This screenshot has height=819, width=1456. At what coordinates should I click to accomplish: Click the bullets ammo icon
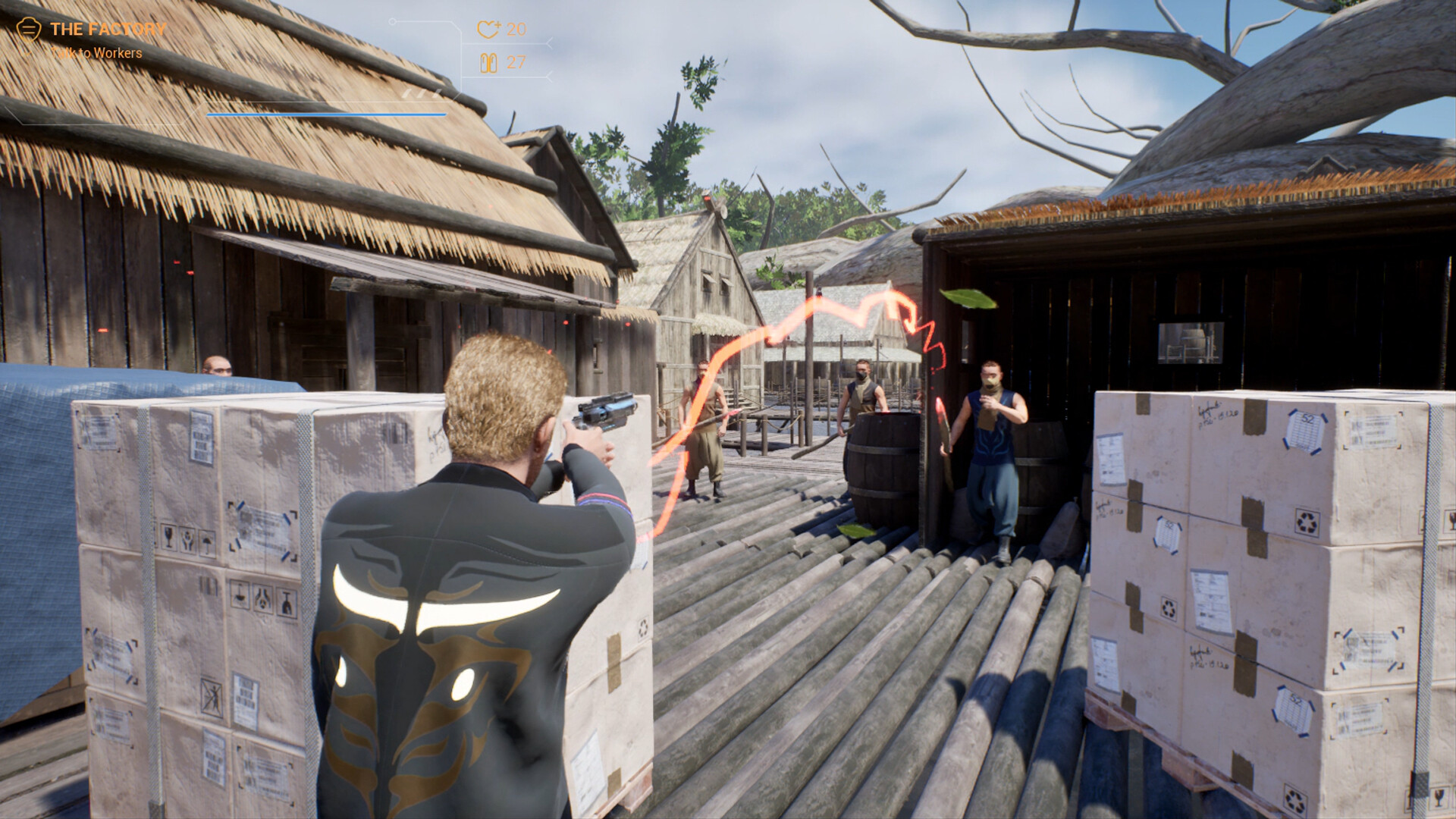(x=490, y=63)
